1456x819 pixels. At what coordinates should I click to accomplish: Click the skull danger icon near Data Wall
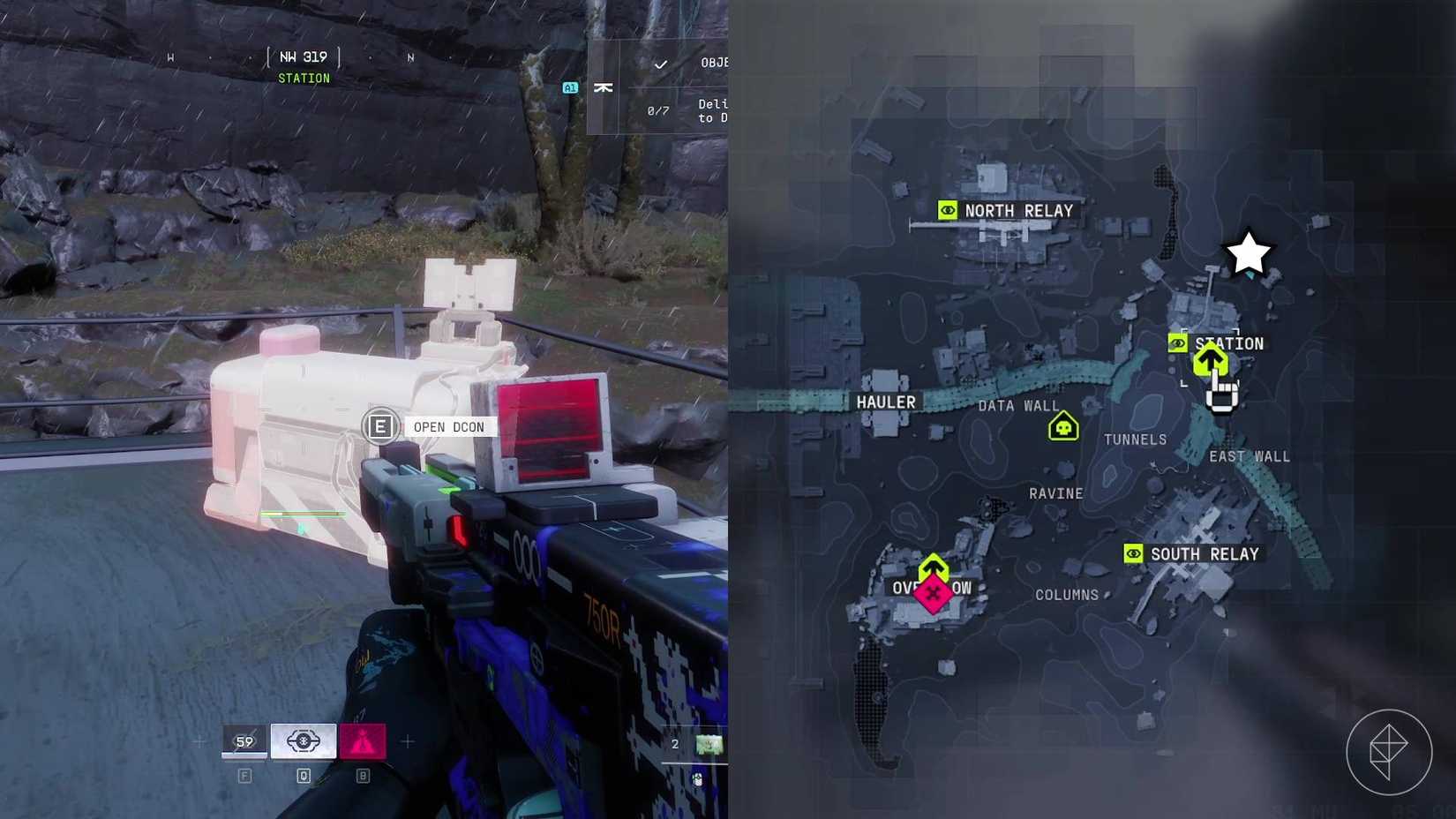(1063, 425)
